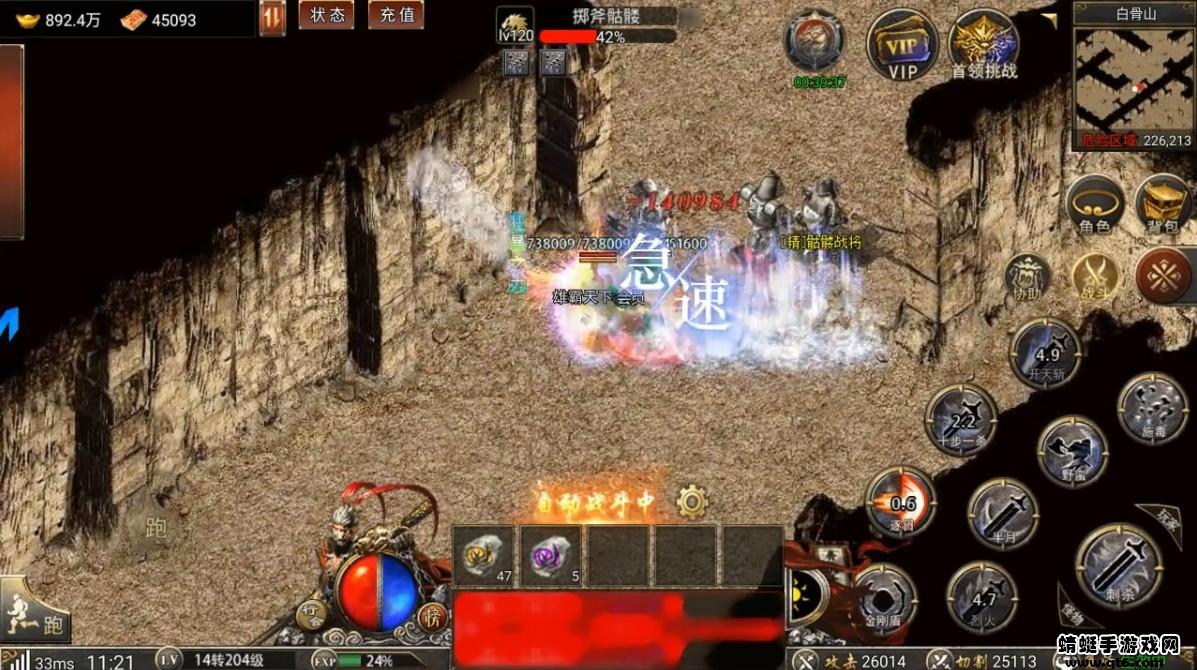This screenshot has height=670, width=1197.
Task: Tap the 充值 recharge button
Action: tap(395, 15)
